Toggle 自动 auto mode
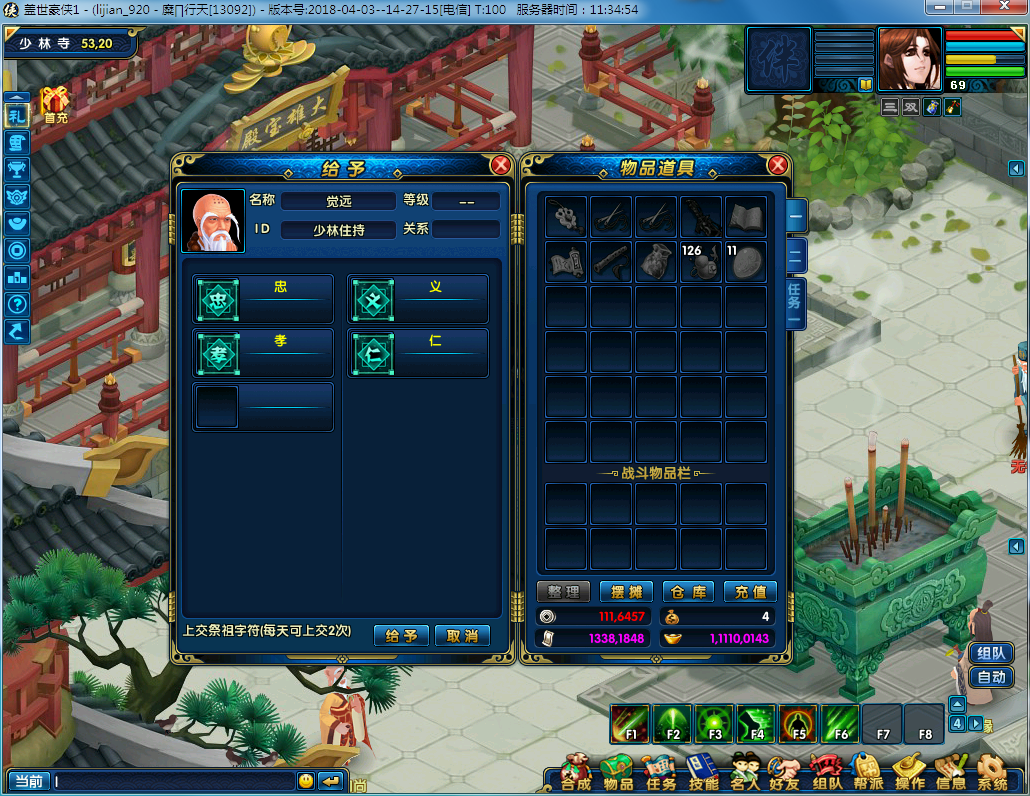Viewport: 1030px width, 796px height. pos(991,677)
